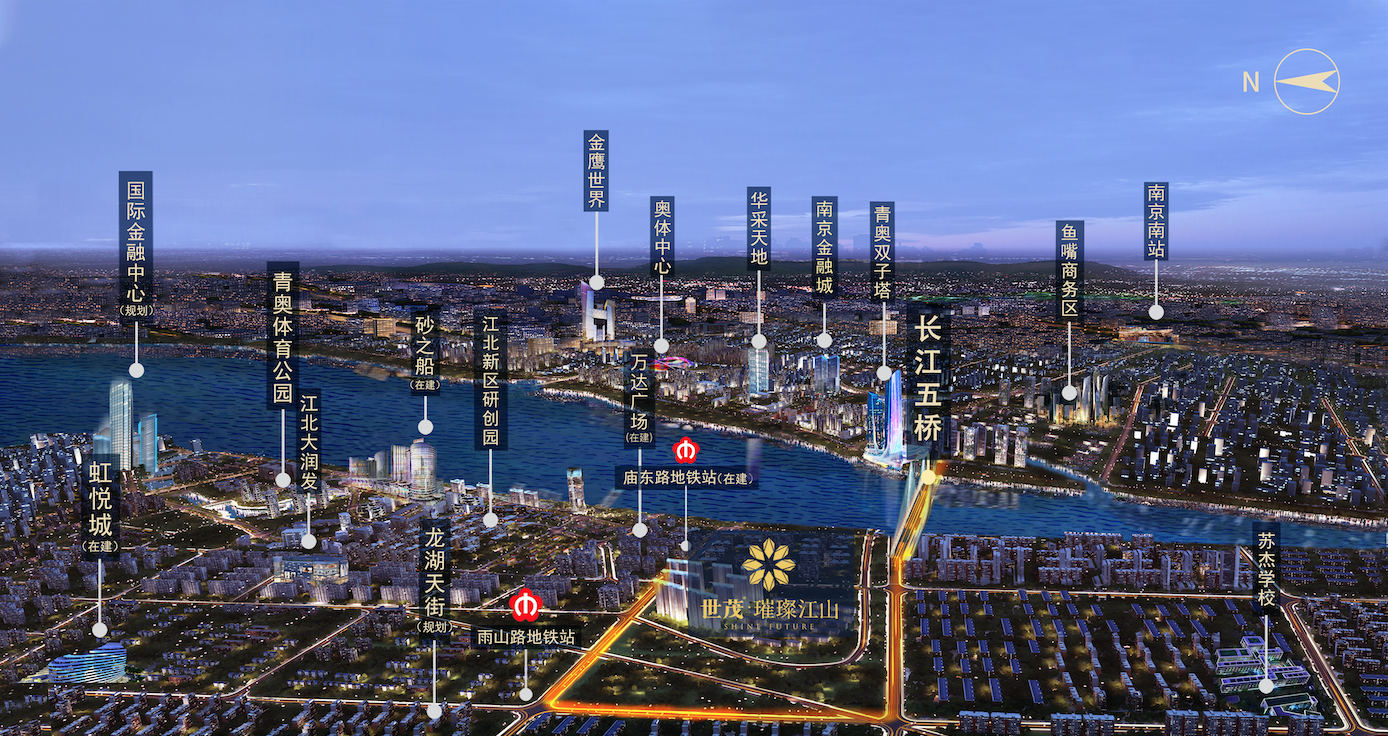Screen dimensions: 1388x736
Task: Choose the 鱼嘴商务区 label
Action: (1069, 271)
